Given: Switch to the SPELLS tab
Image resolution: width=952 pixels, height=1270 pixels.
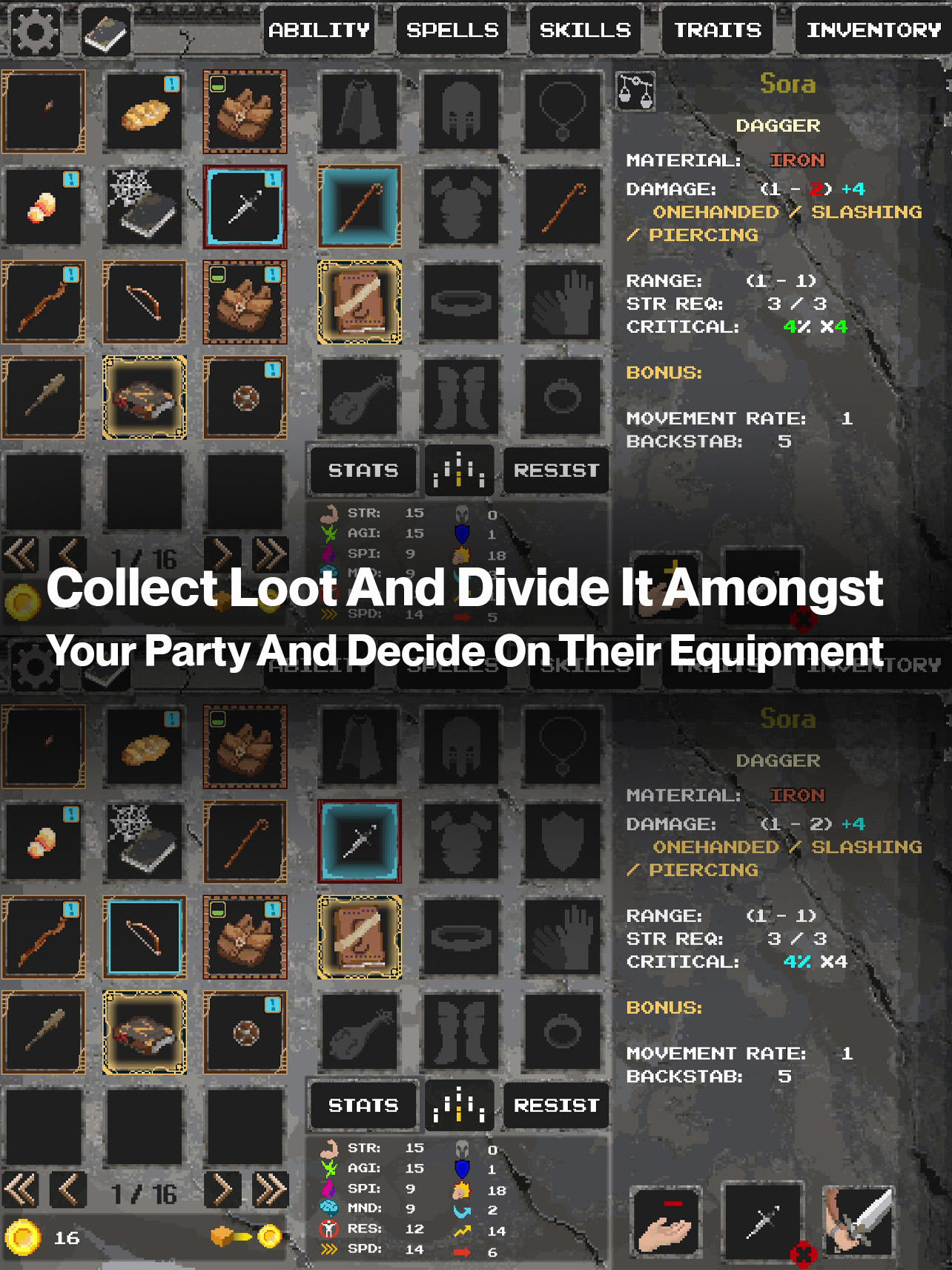Looking at the screenshot, I should coord(451,30).
